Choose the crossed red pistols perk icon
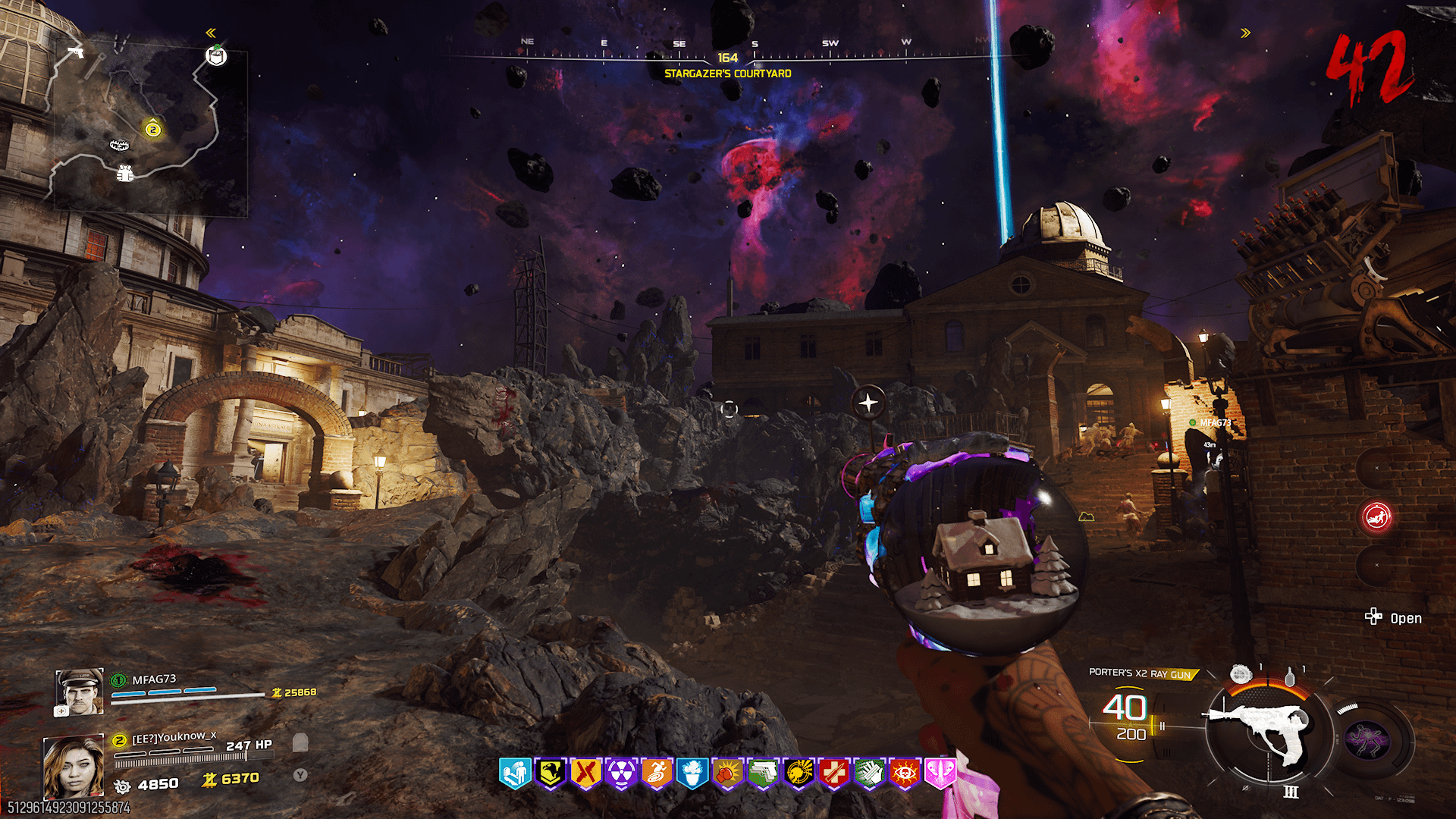 point(585,773)
